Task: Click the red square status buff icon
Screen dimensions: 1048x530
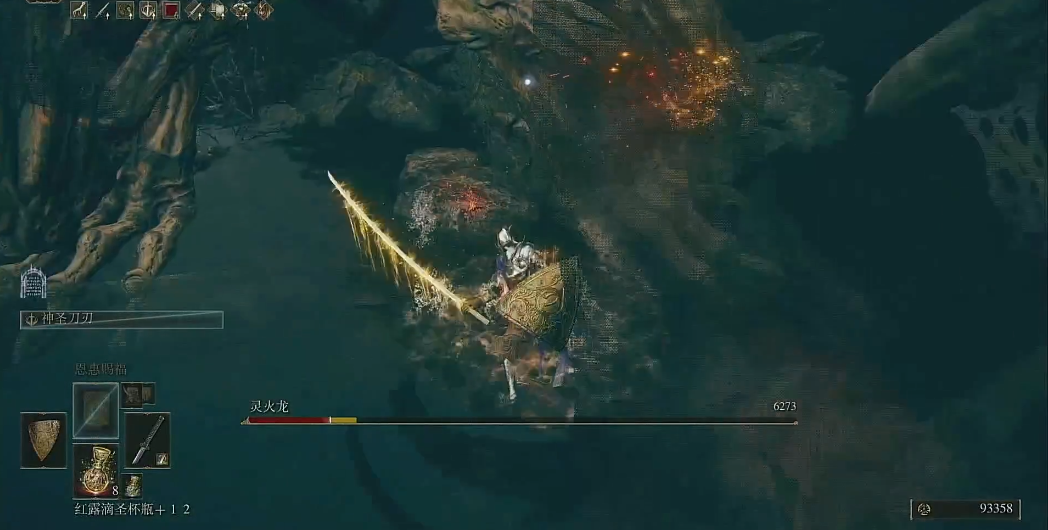Action: [x=171, y=11]
